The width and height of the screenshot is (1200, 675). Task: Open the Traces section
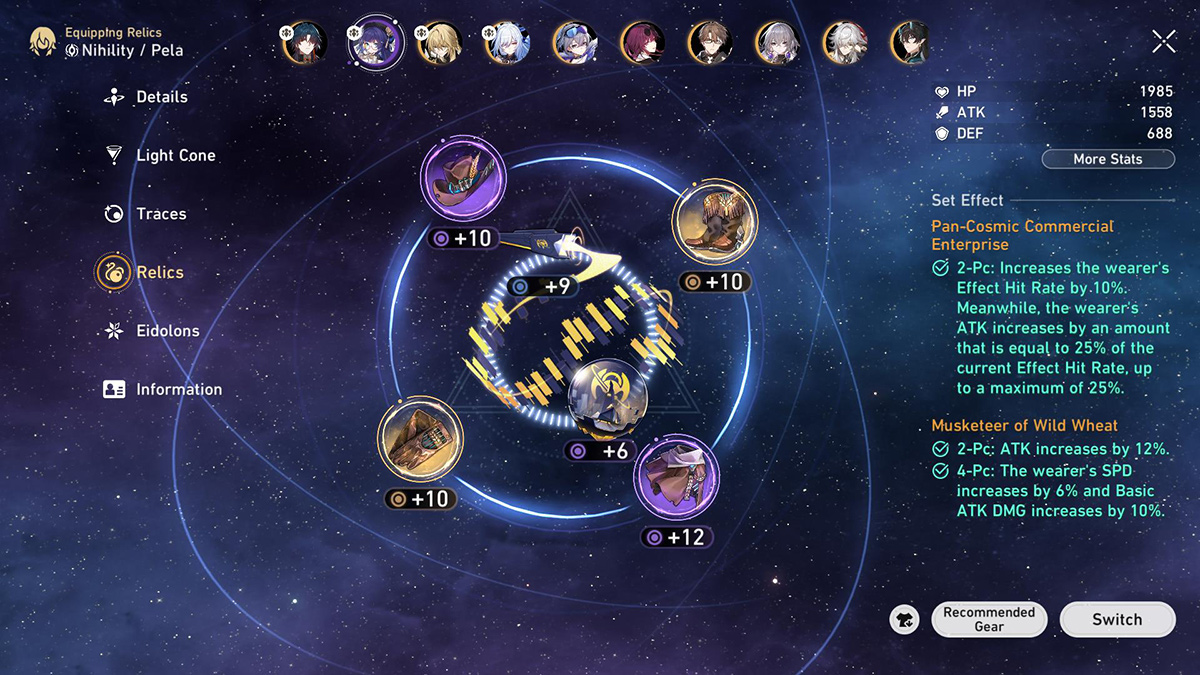(160, 213)
